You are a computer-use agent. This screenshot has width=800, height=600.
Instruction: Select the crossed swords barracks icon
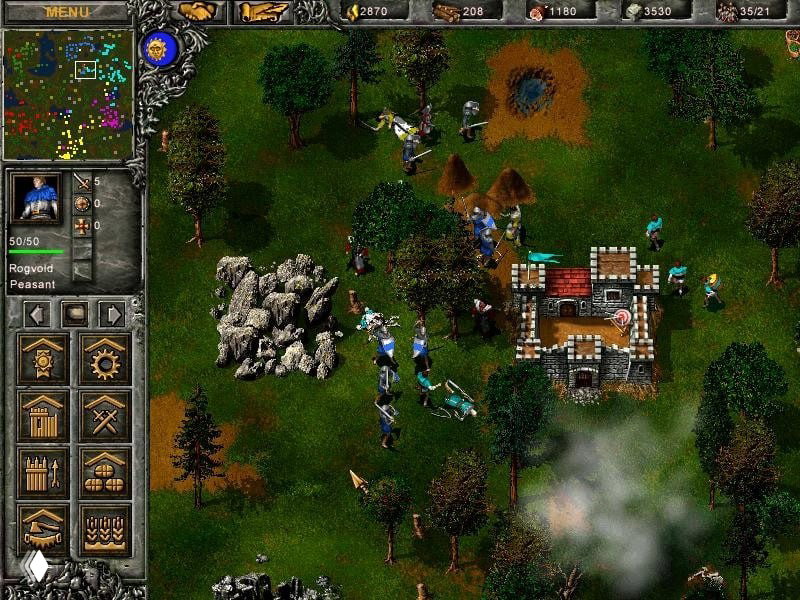tap(105, 416)
